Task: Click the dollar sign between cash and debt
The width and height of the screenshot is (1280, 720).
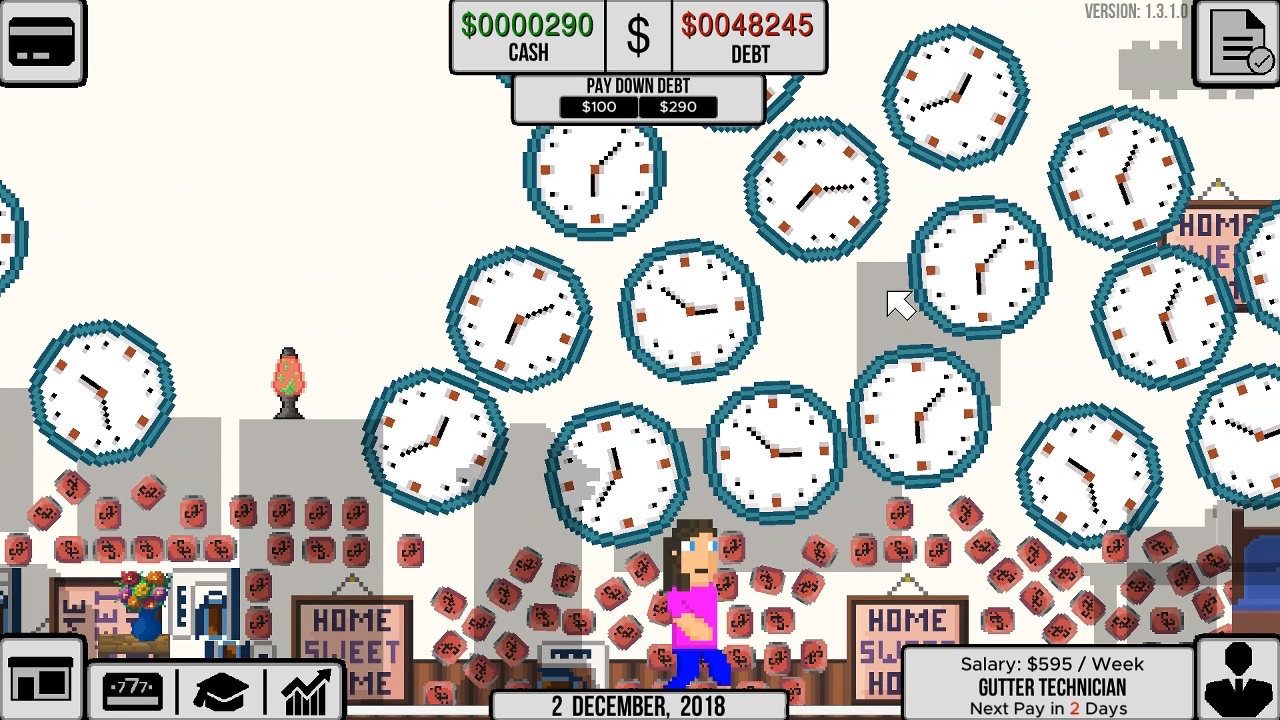Action: point(638,38)
